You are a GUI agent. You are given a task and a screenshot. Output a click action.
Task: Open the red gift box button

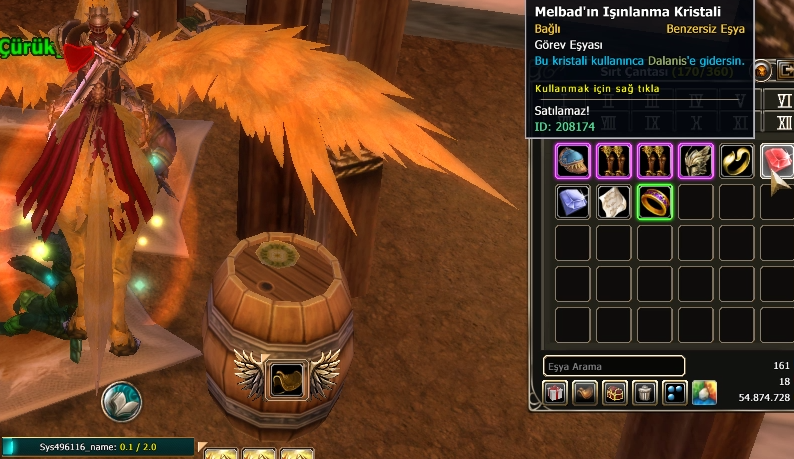tap(555, 392)
